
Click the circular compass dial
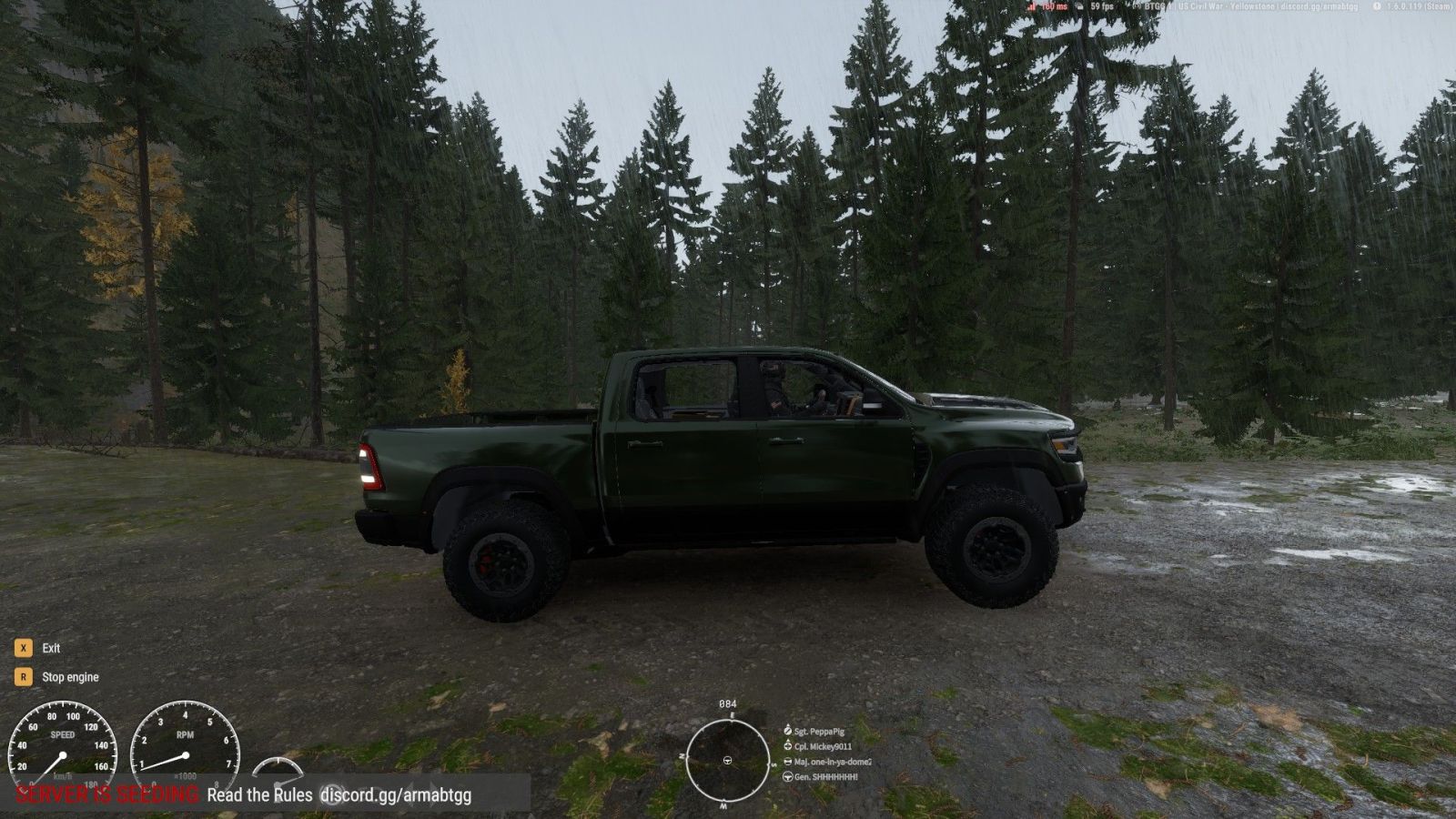[x=727, y=760]
